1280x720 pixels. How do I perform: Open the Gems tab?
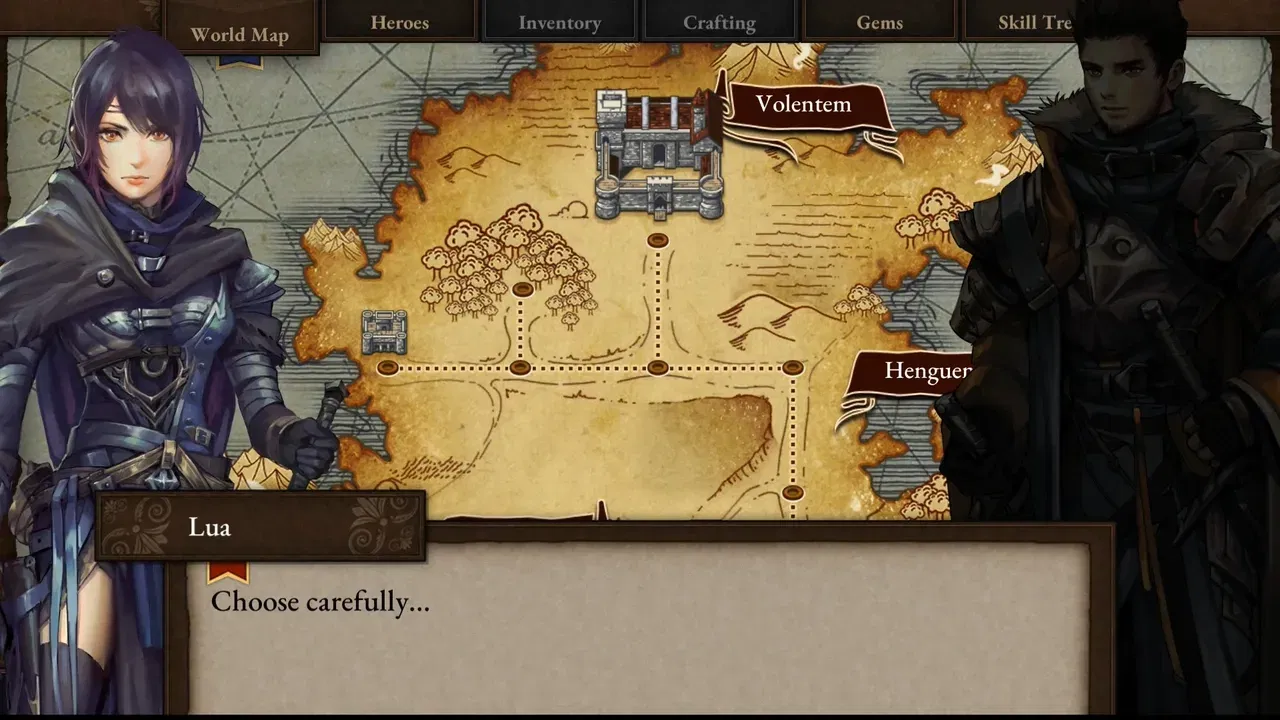point(878,21)
